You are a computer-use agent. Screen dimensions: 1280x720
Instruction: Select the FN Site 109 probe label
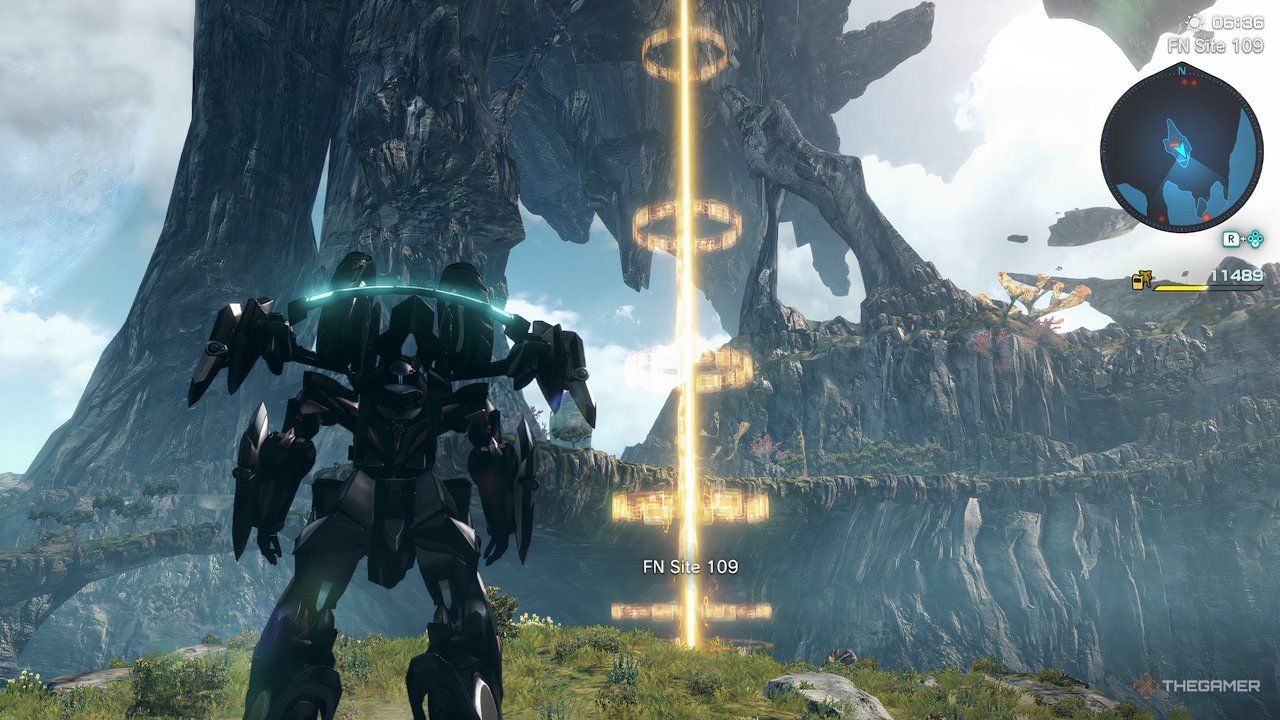coord(690,567)
